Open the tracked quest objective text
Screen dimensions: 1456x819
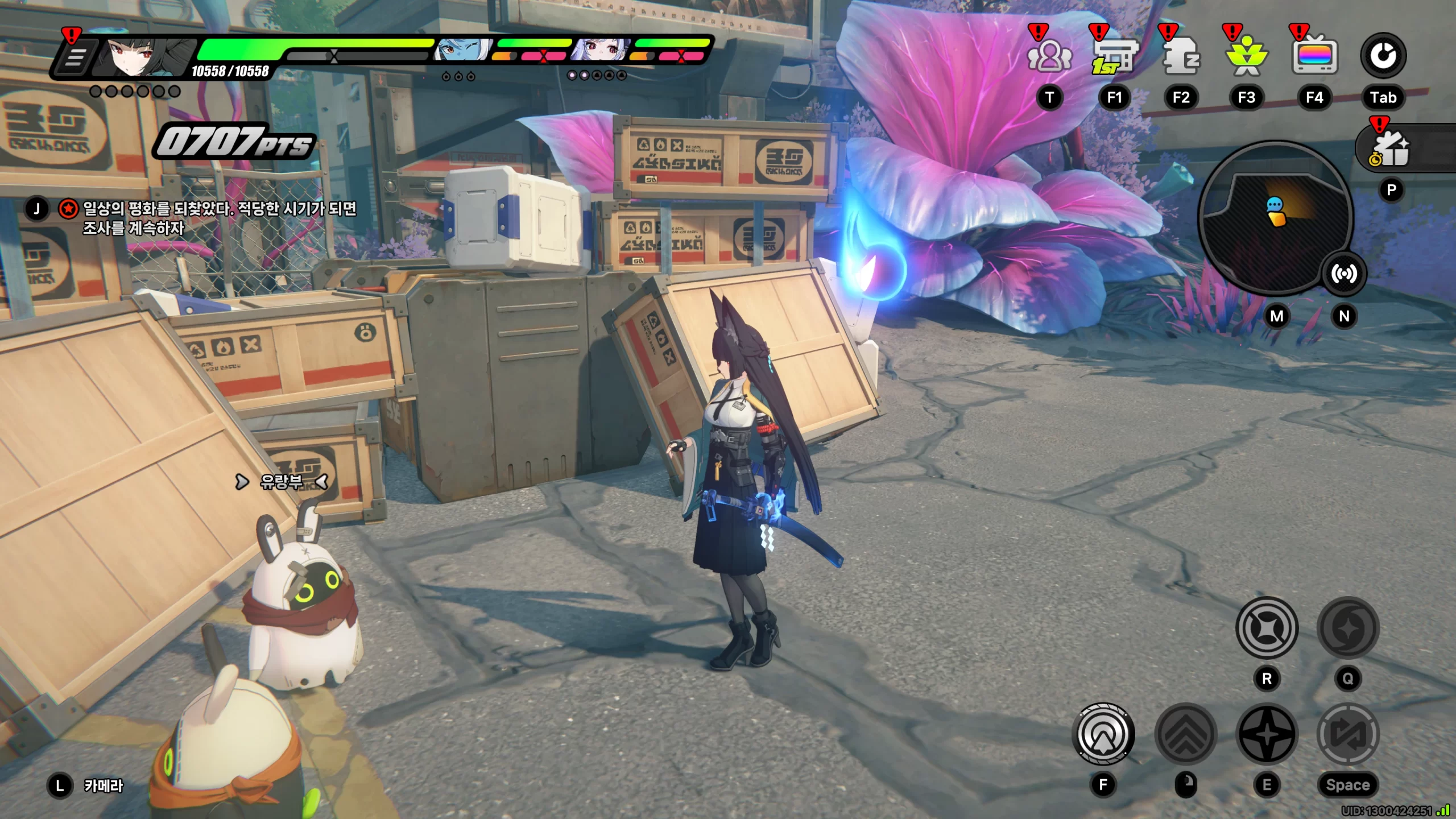[219, 218]
